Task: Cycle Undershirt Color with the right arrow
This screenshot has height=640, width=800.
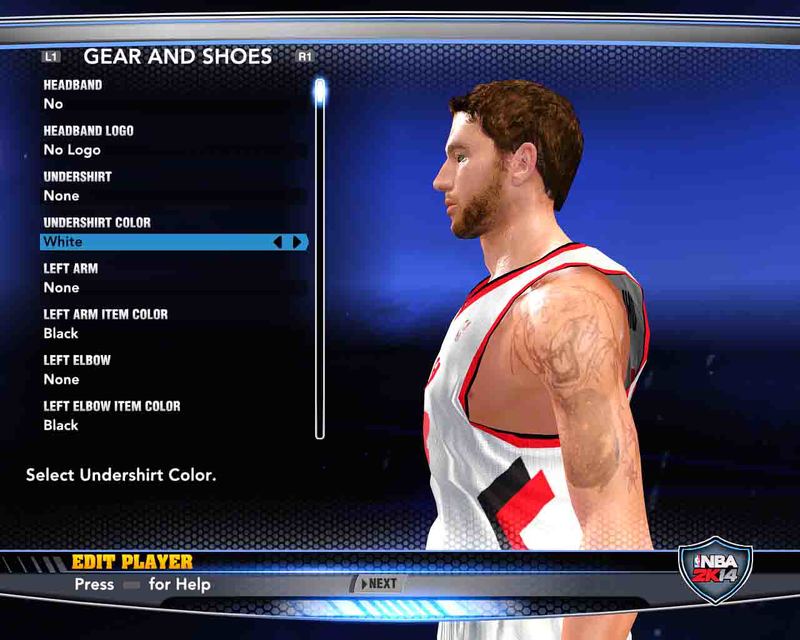Action: point(297,242)
